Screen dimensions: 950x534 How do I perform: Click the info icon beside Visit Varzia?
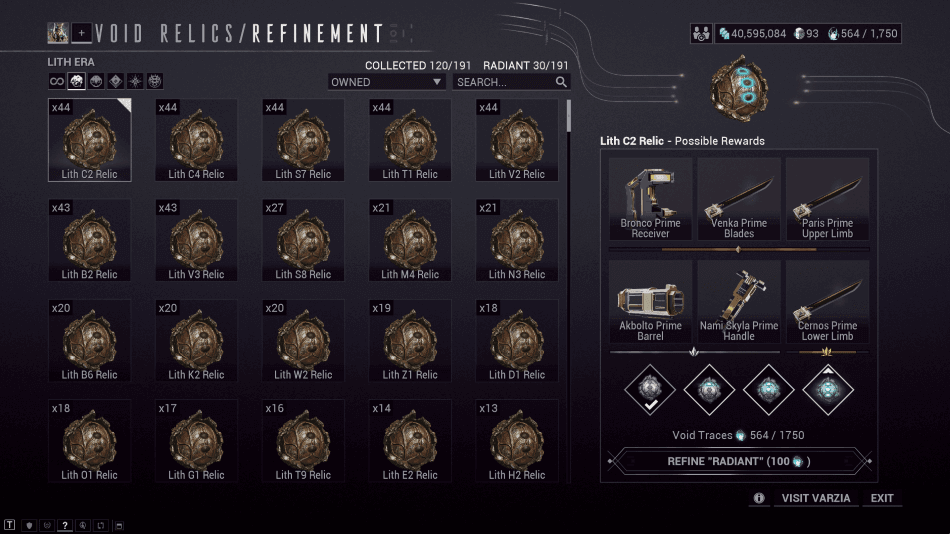(x=759, y=498)
